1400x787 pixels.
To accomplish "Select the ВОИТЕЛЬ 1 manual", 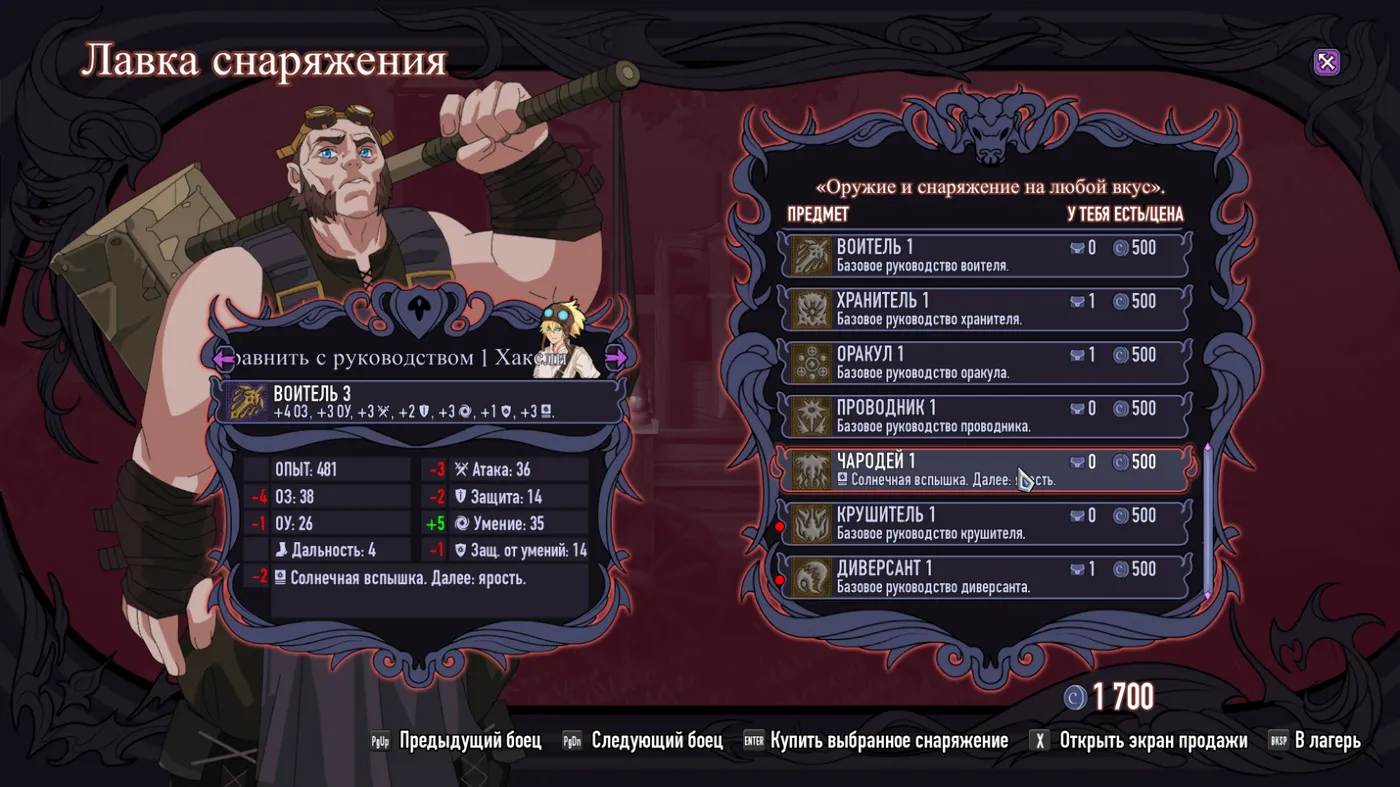I will coord(985,255).
